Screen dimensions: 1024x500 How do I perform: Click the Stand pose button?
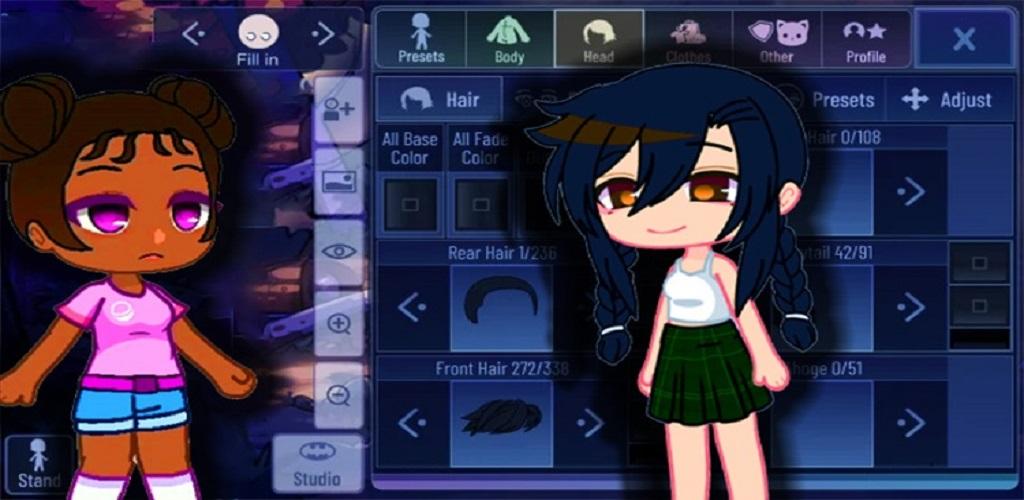click(x=39, y=465)
